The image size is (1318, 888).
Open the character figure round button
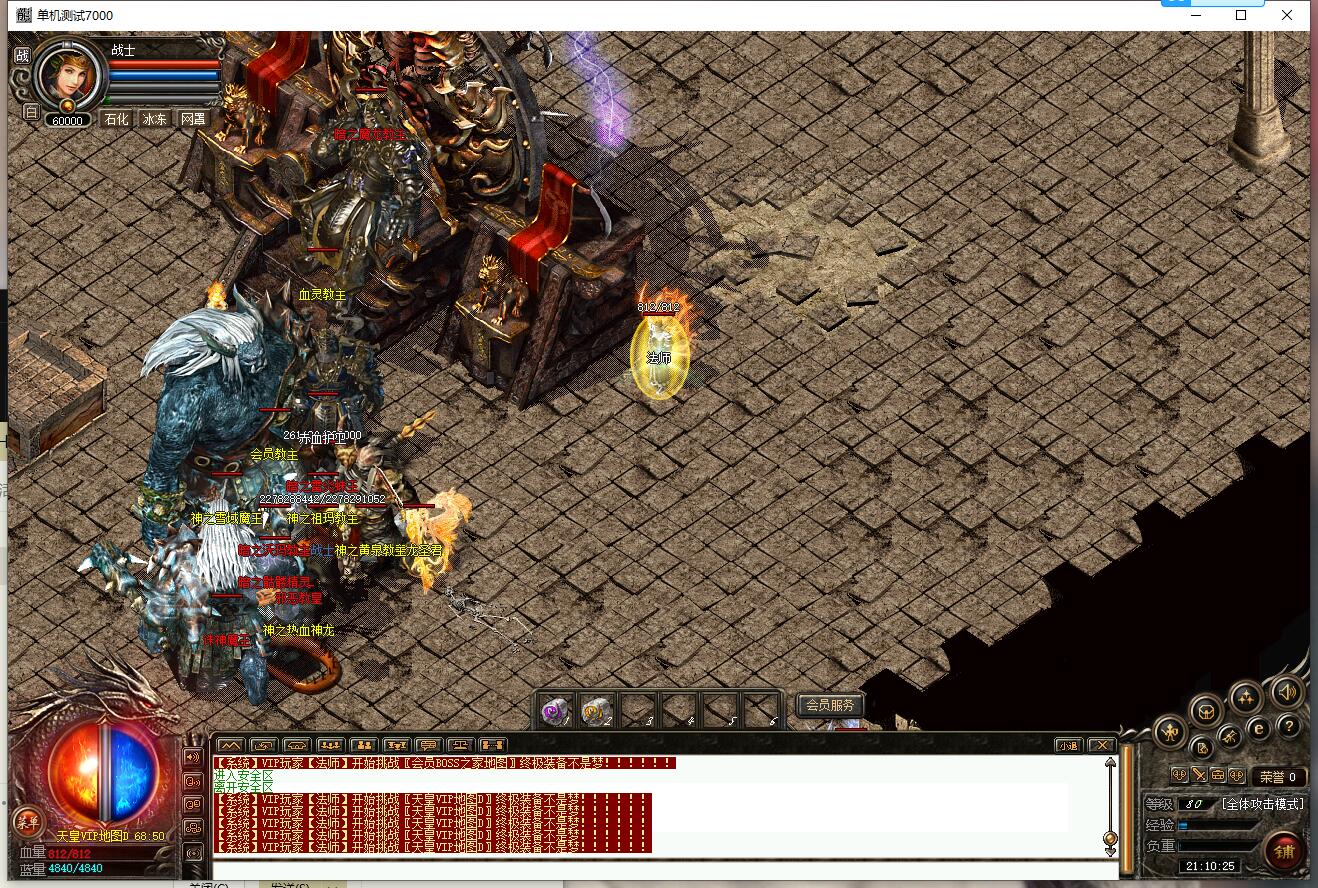pos(1170,733)
